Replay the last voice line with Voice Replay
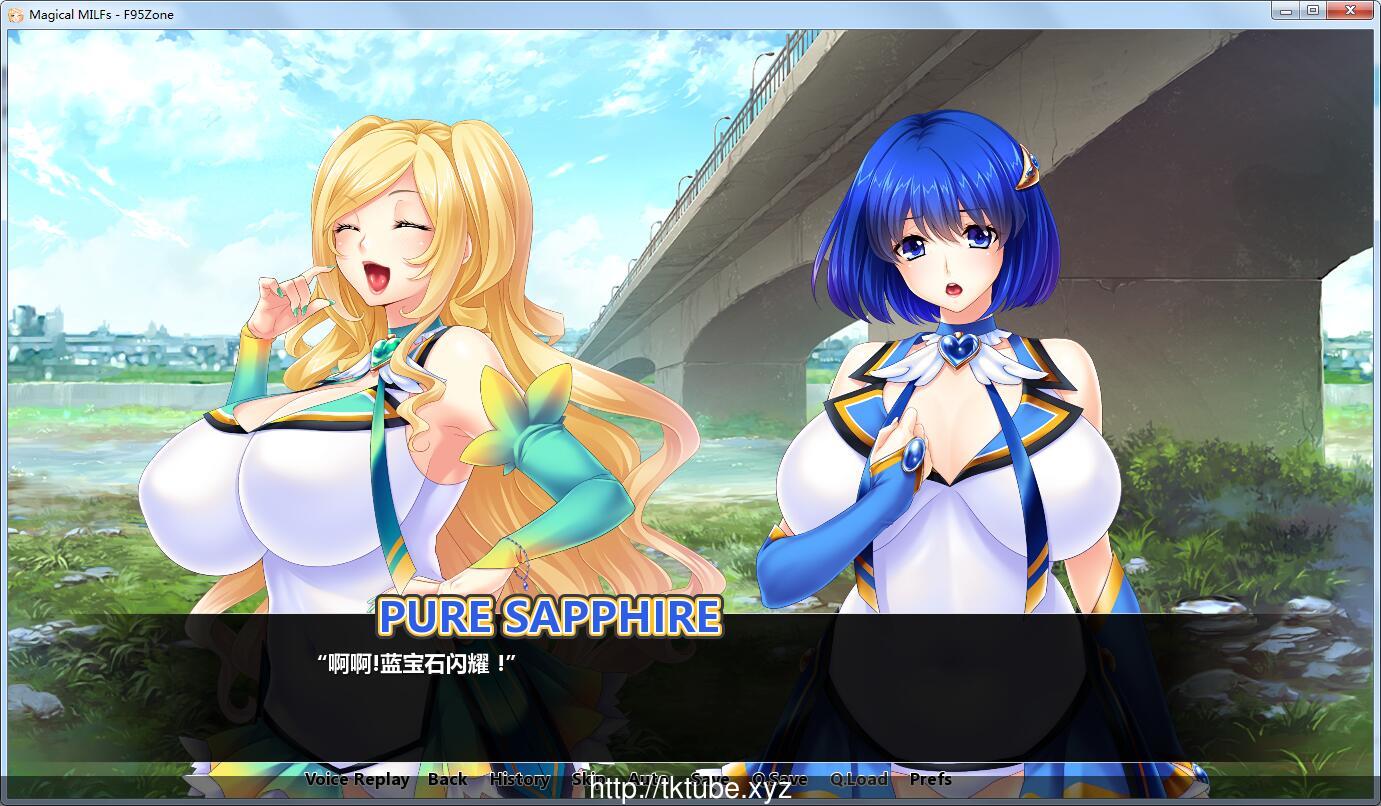The image size is (1381, 806). (x=358, y=779)
